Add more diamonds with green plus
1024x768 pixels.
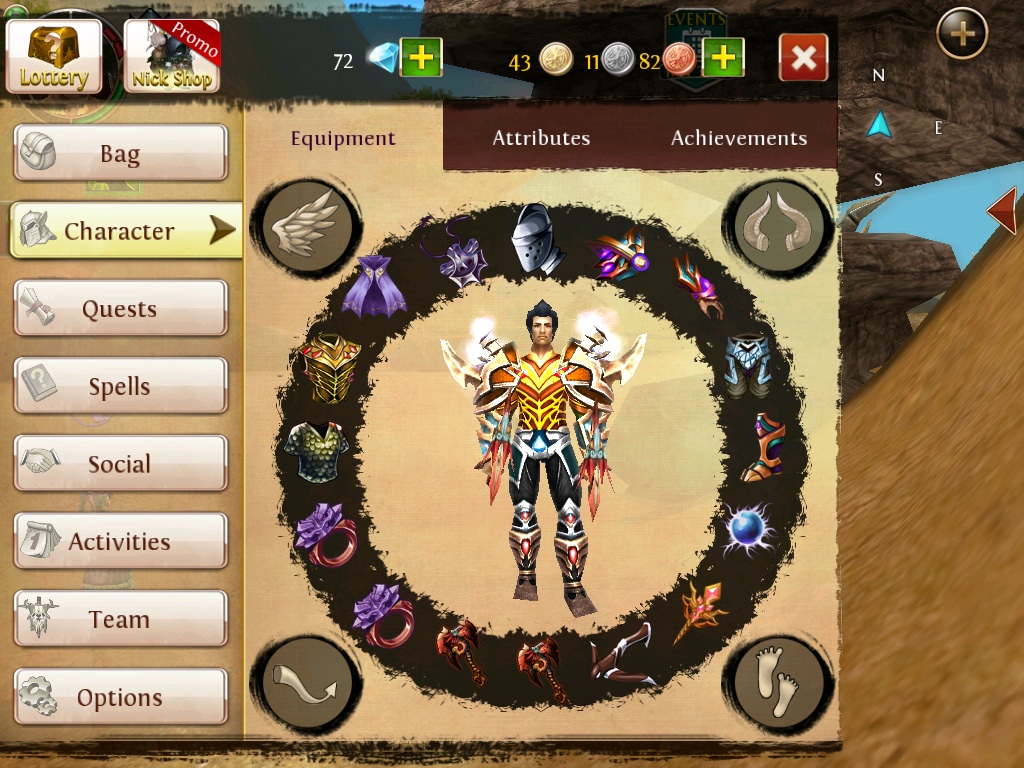tap(421, 59)
